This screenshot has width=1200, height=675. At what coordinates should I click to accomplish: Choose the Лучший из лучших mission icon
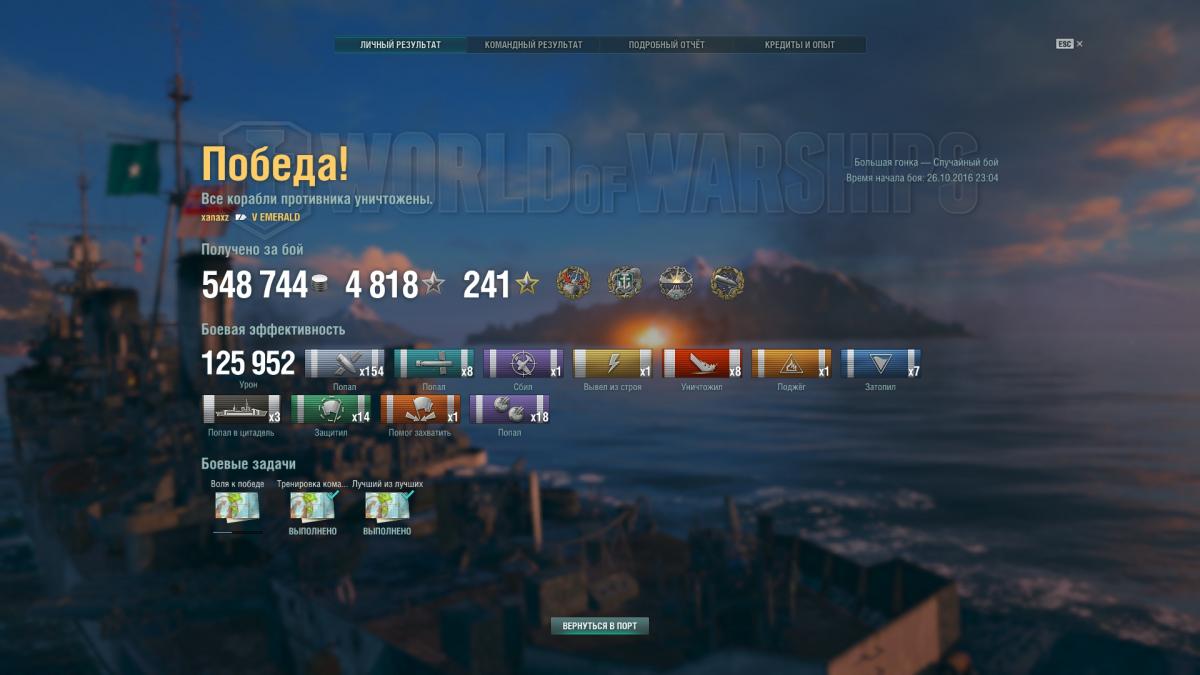coord(387,506)
